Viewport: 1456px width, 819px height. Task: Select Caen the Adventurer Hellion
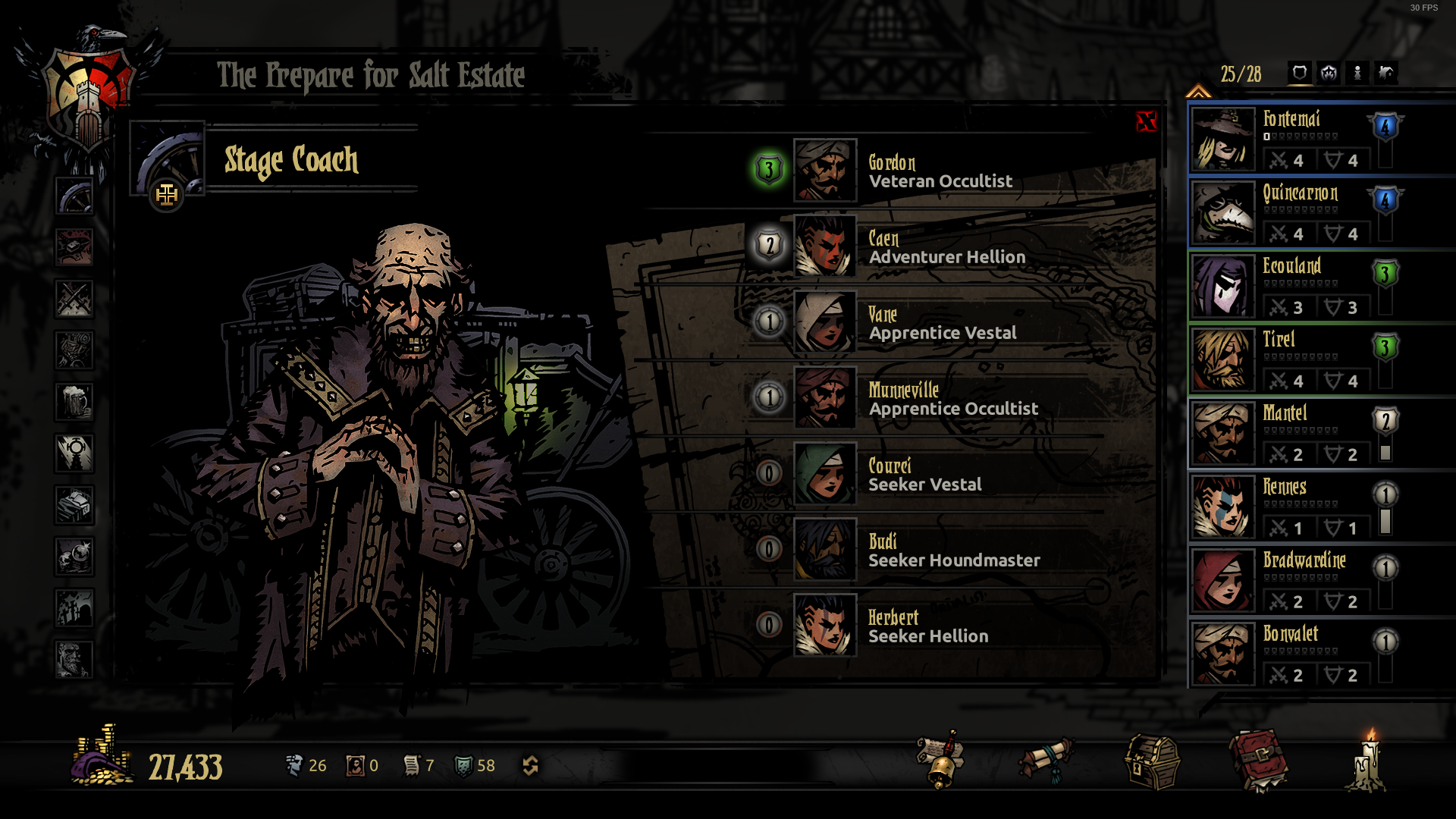pyautogui.click(x=825, y=246)
